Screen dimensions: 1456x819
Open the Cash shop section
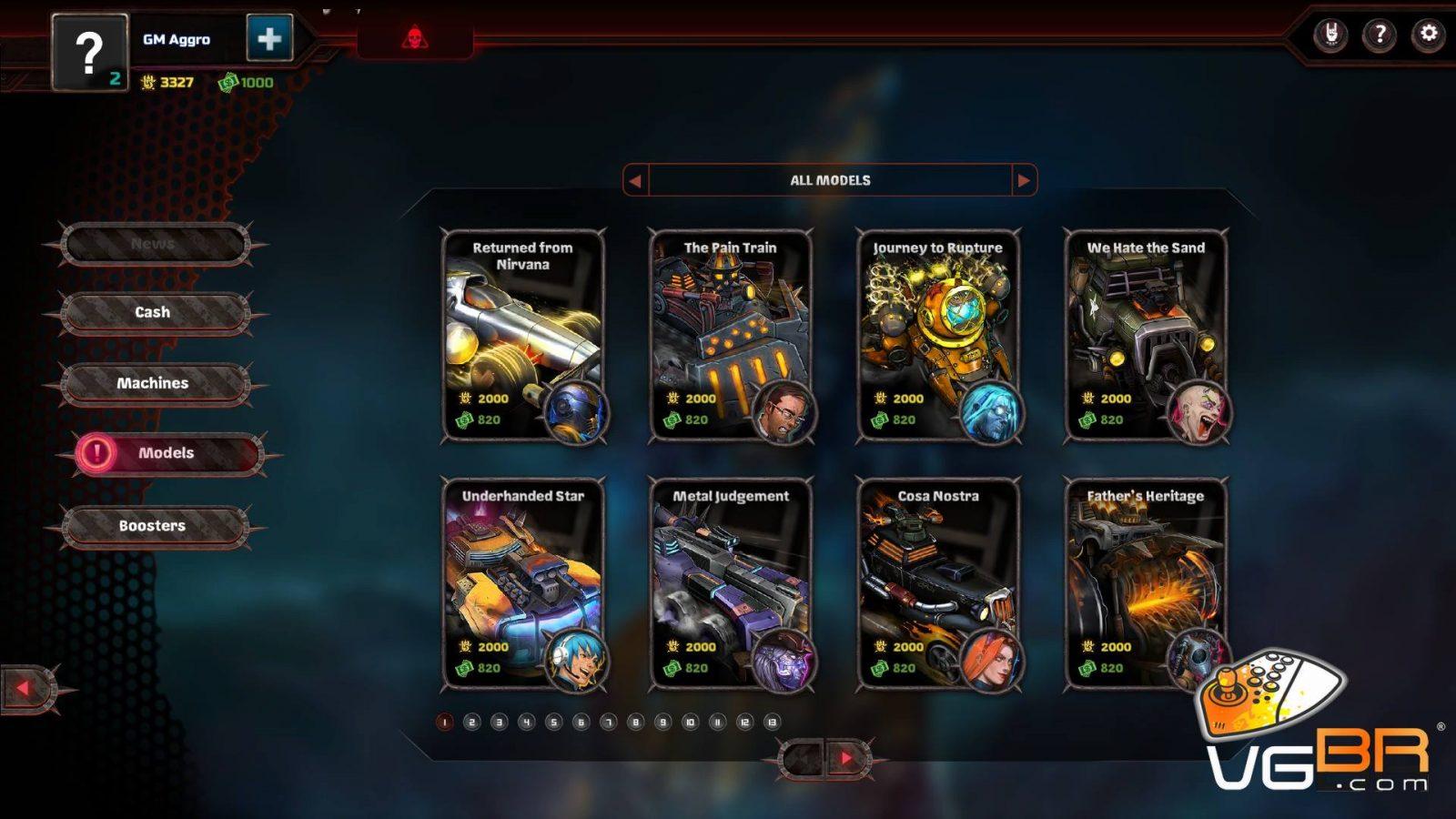click(153, 312)
